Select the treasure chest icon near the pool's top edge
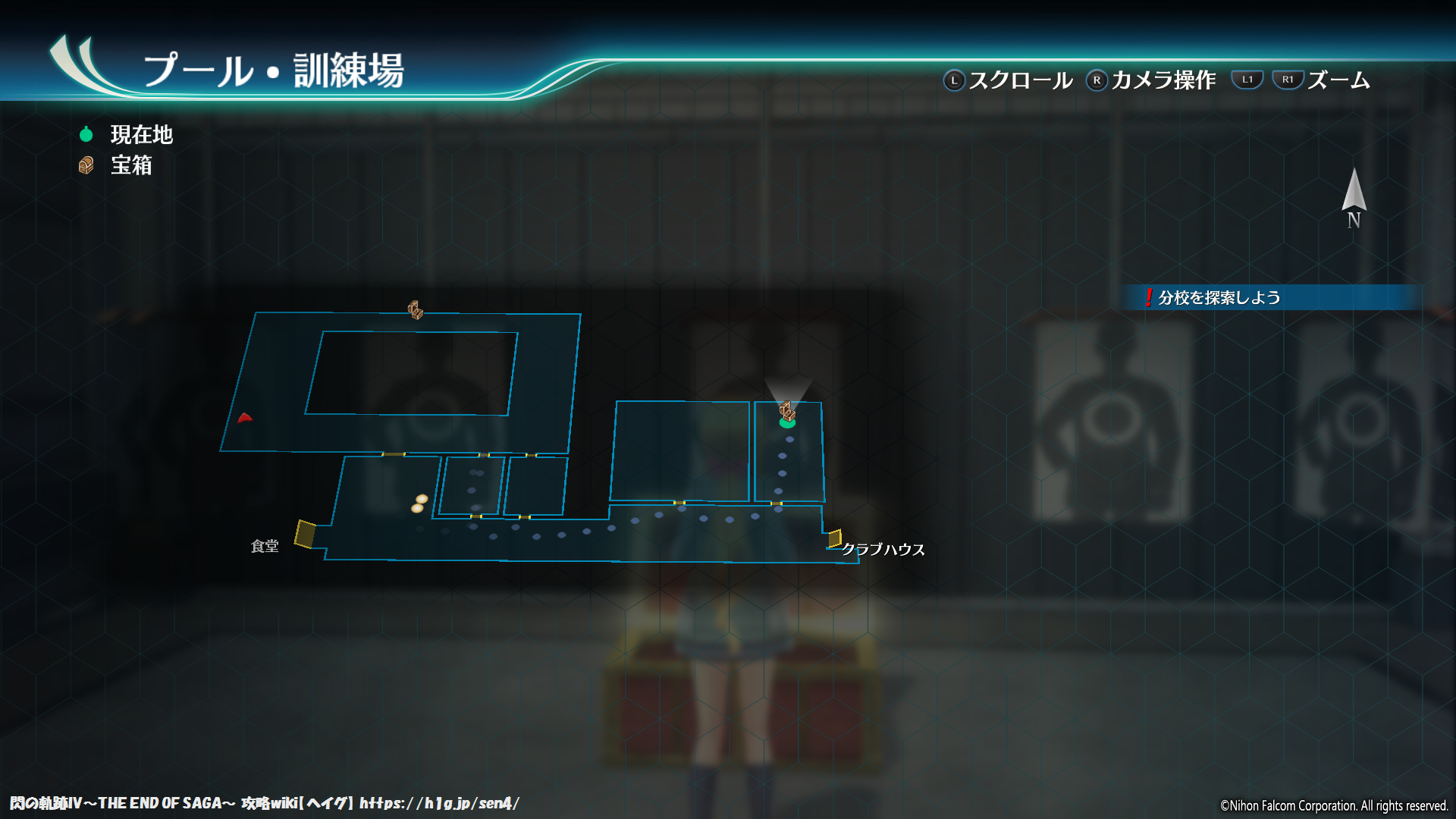The width and height of the screenshot is (1456, 819). point(416,309)
